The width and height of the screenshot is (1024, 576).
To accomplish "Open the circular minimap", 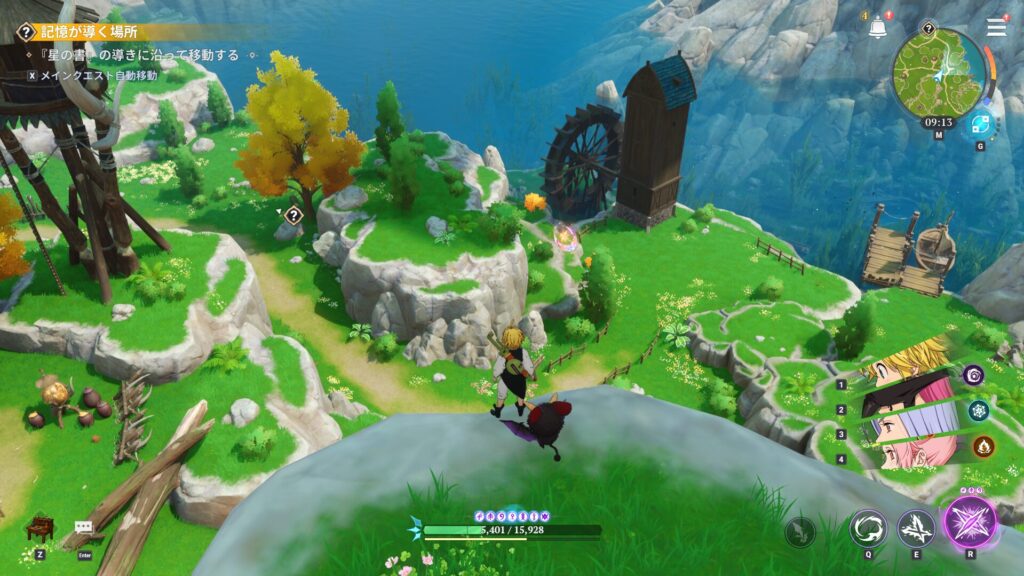I will coord(936,70).
